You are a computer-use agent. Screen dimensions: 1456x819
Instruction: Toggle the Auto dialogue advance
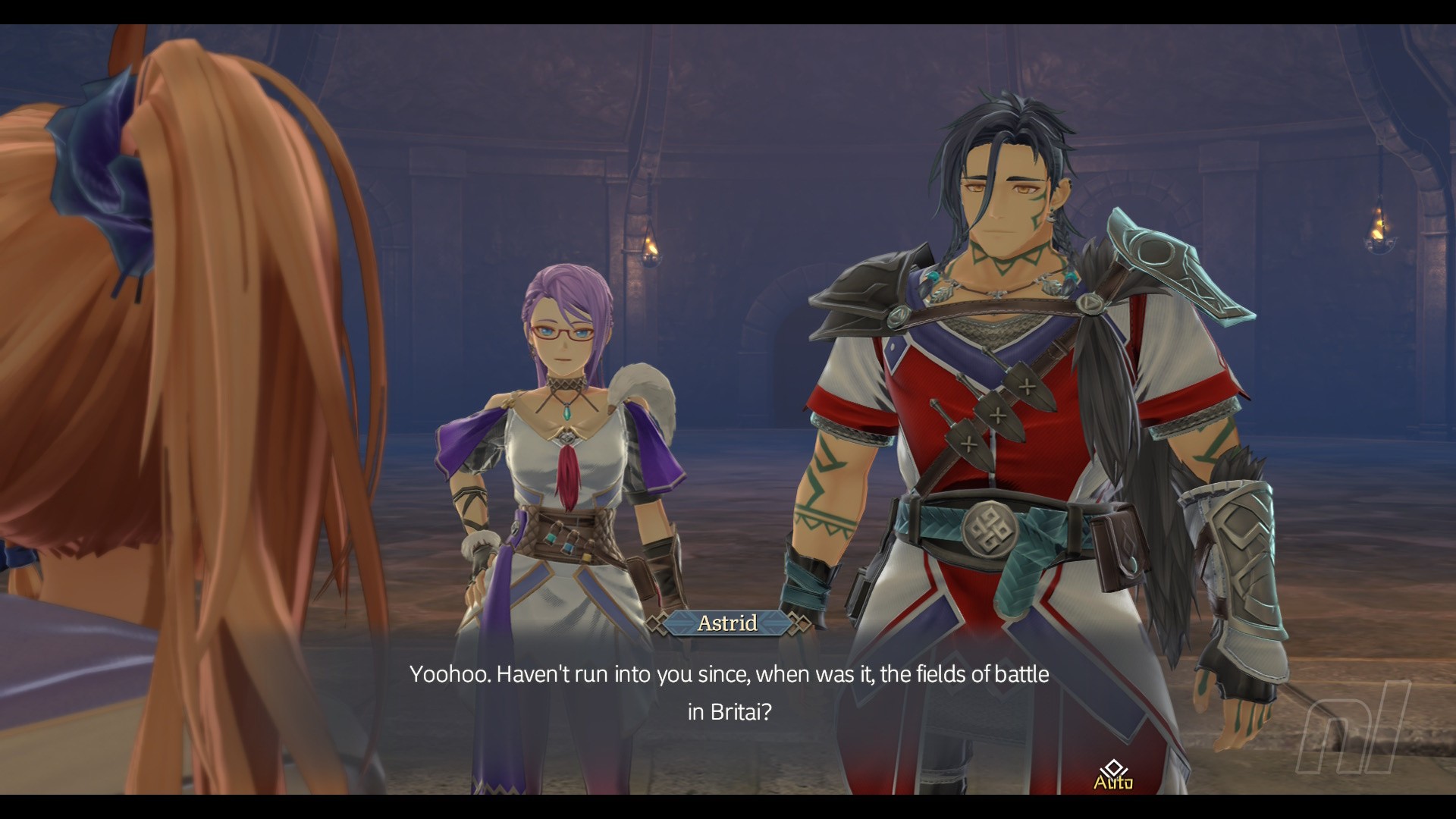1112,776
